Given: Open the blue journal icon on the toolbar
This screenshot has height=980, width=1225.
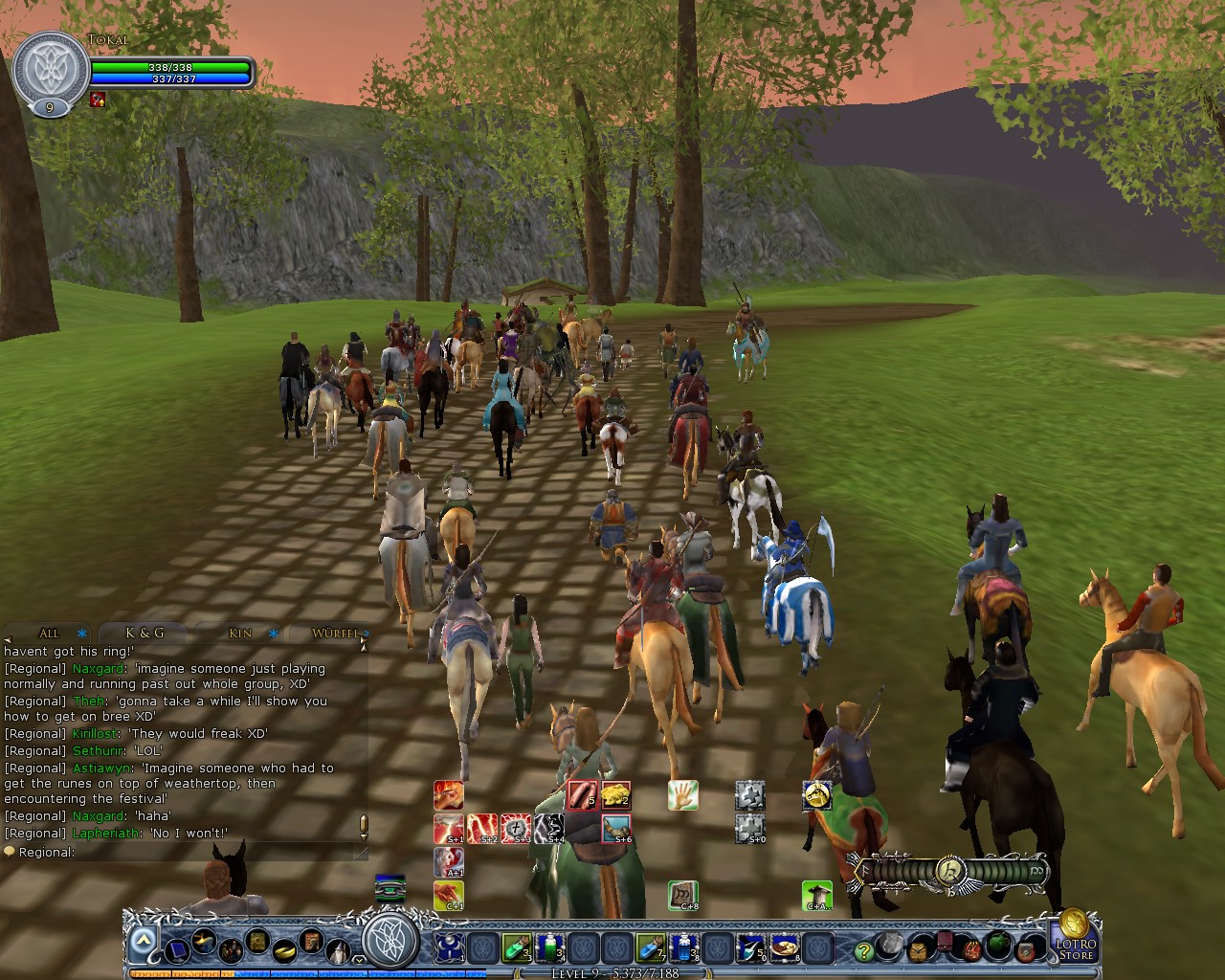Looking at the screenshot, I should click(177, 950).
